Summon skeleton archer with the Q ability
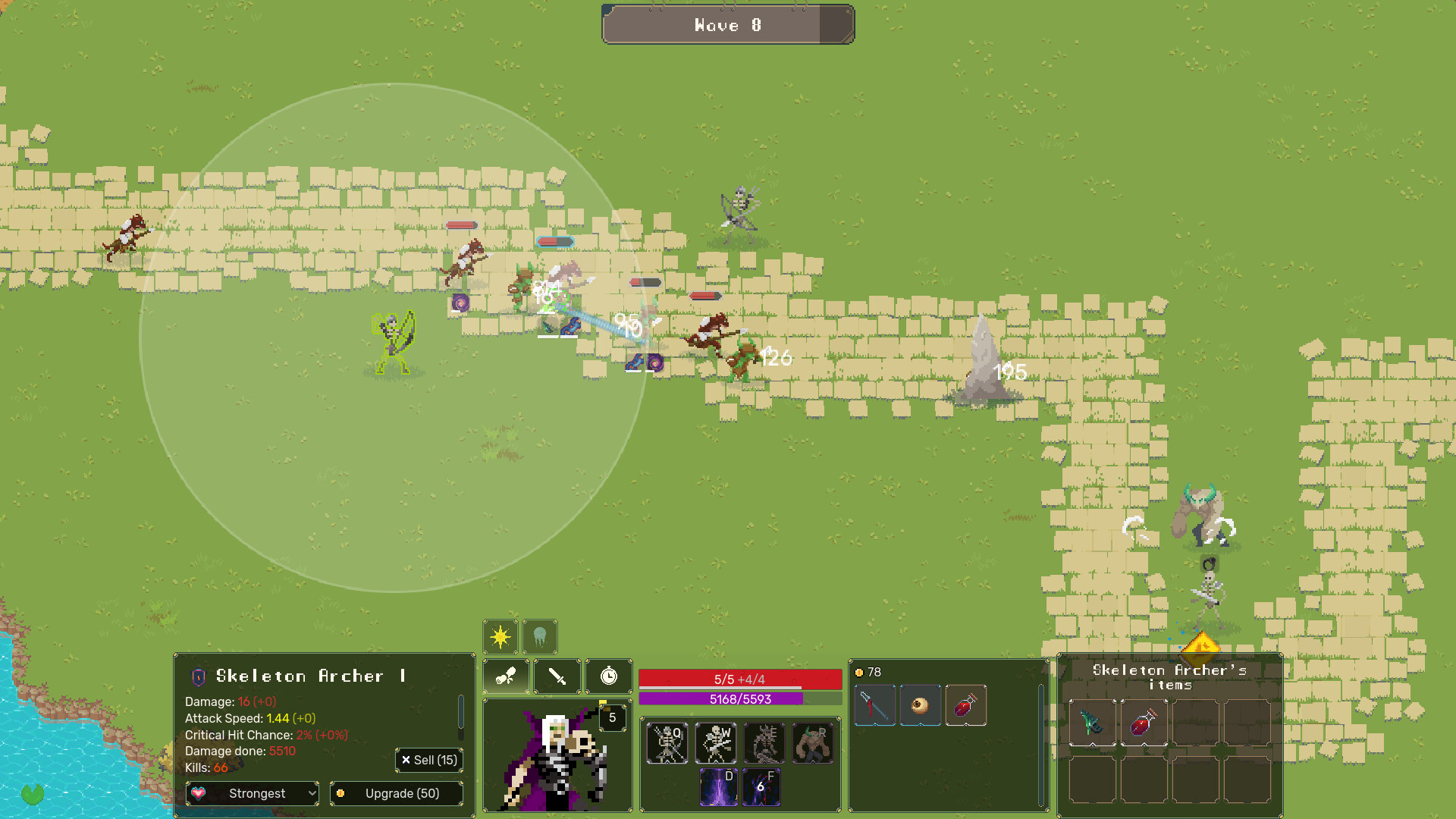This screenshot has width=1456, height=819. pos(667,742)
